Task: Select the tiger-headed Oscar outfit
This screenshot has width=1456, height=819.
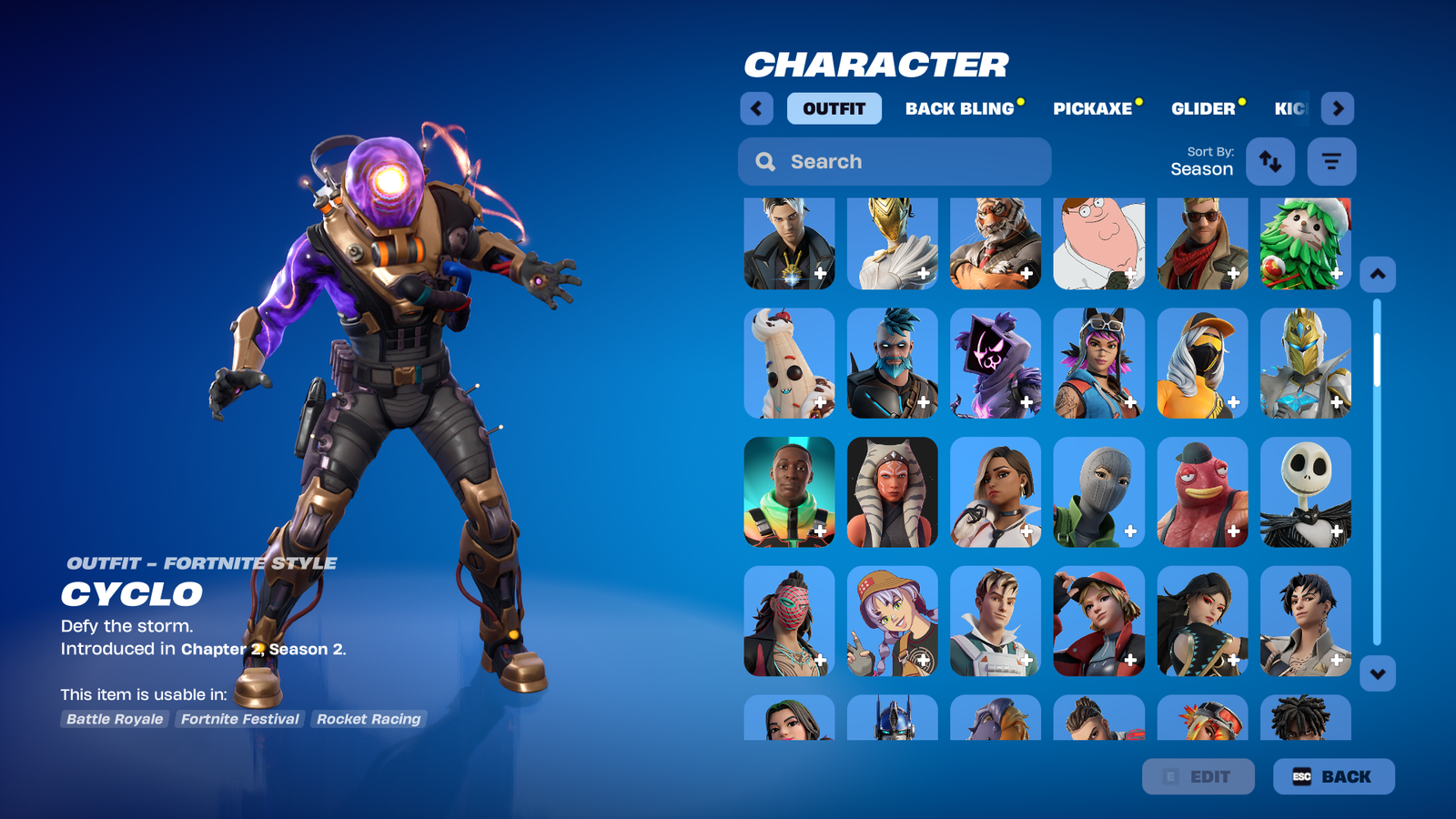Action: pyautogui.click(x=995, y=243)
